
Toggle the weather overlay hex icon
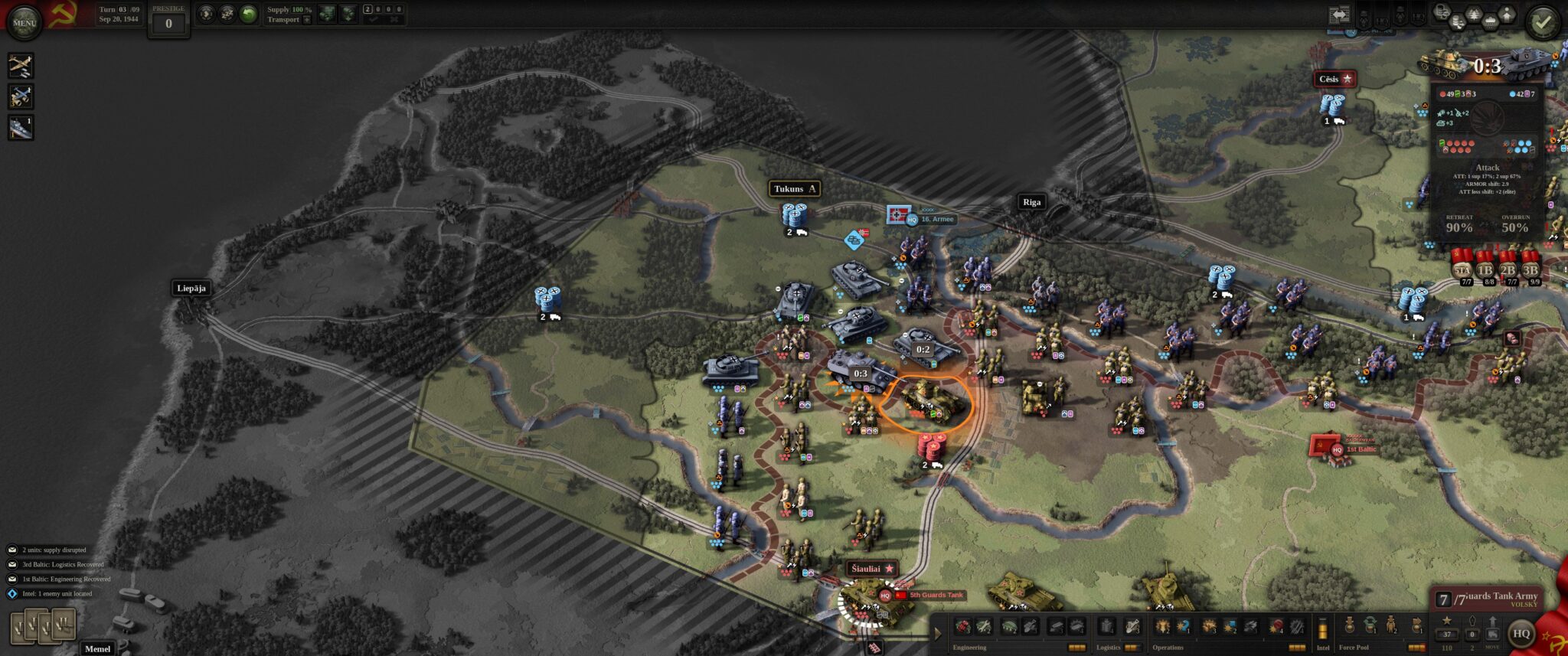1491,21
